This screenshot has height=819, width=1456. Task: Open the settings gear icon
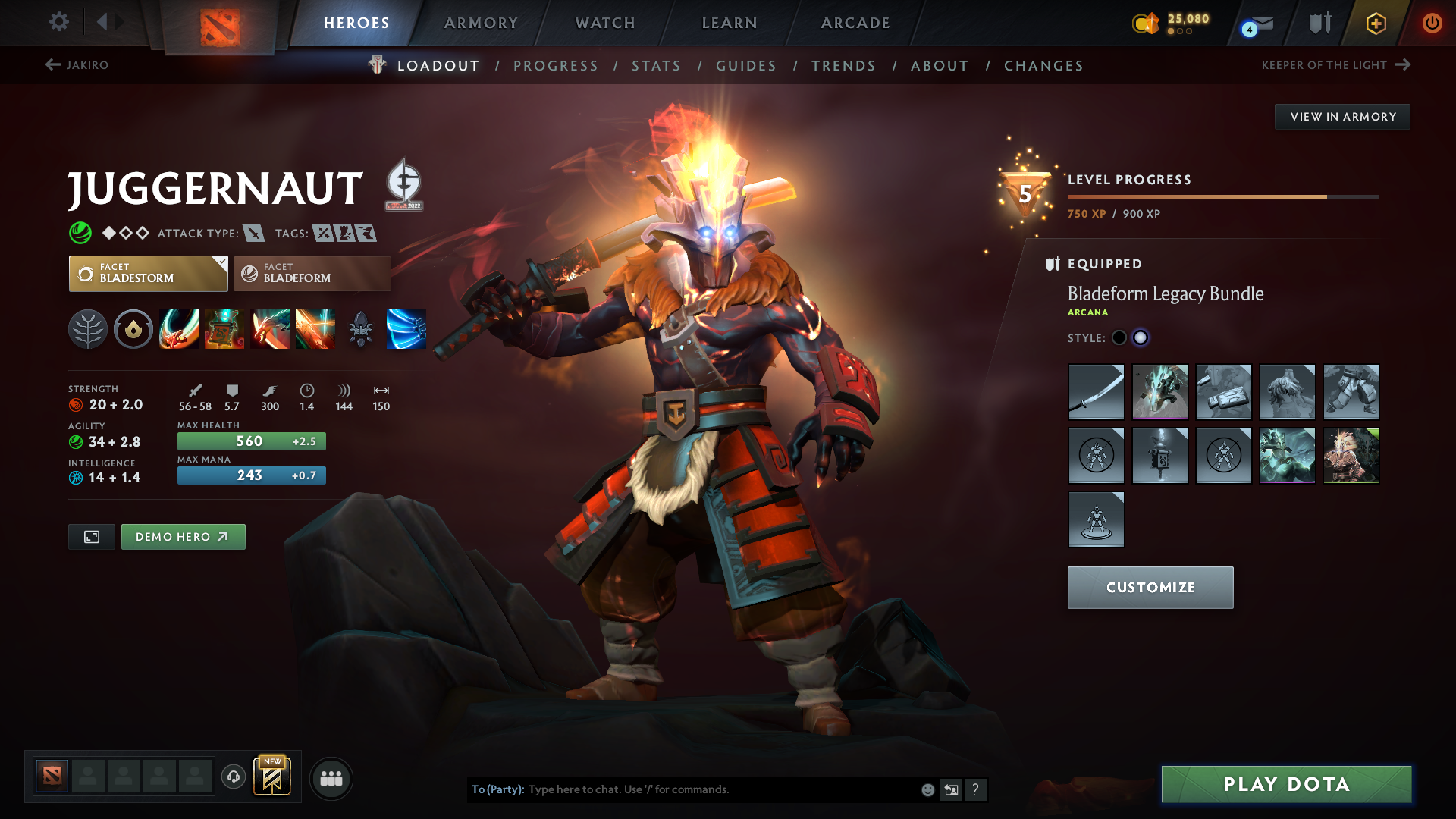(58, 22)
